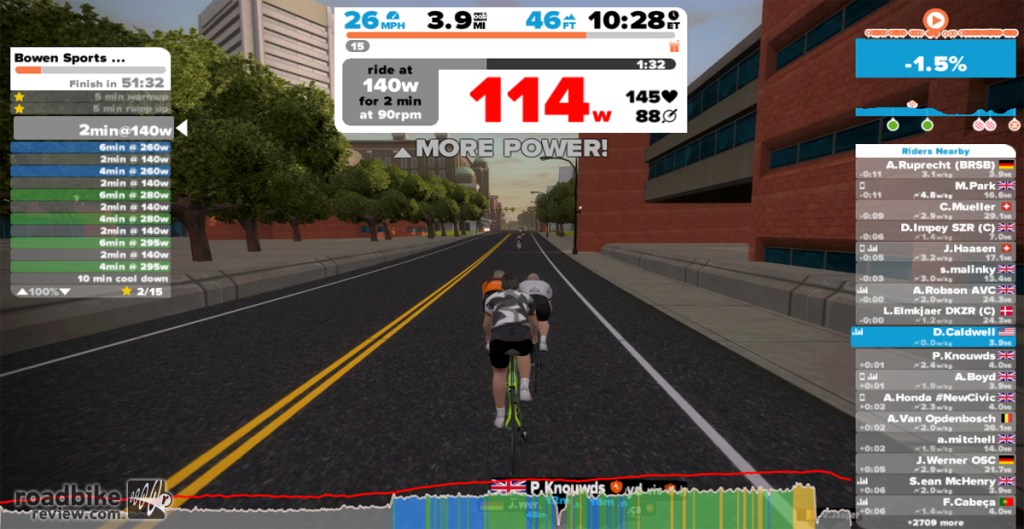The width and height of the screenshot is (1024, 529).
Task: Increase workout intensity with the up arrow
Action: tap(23, 291)
